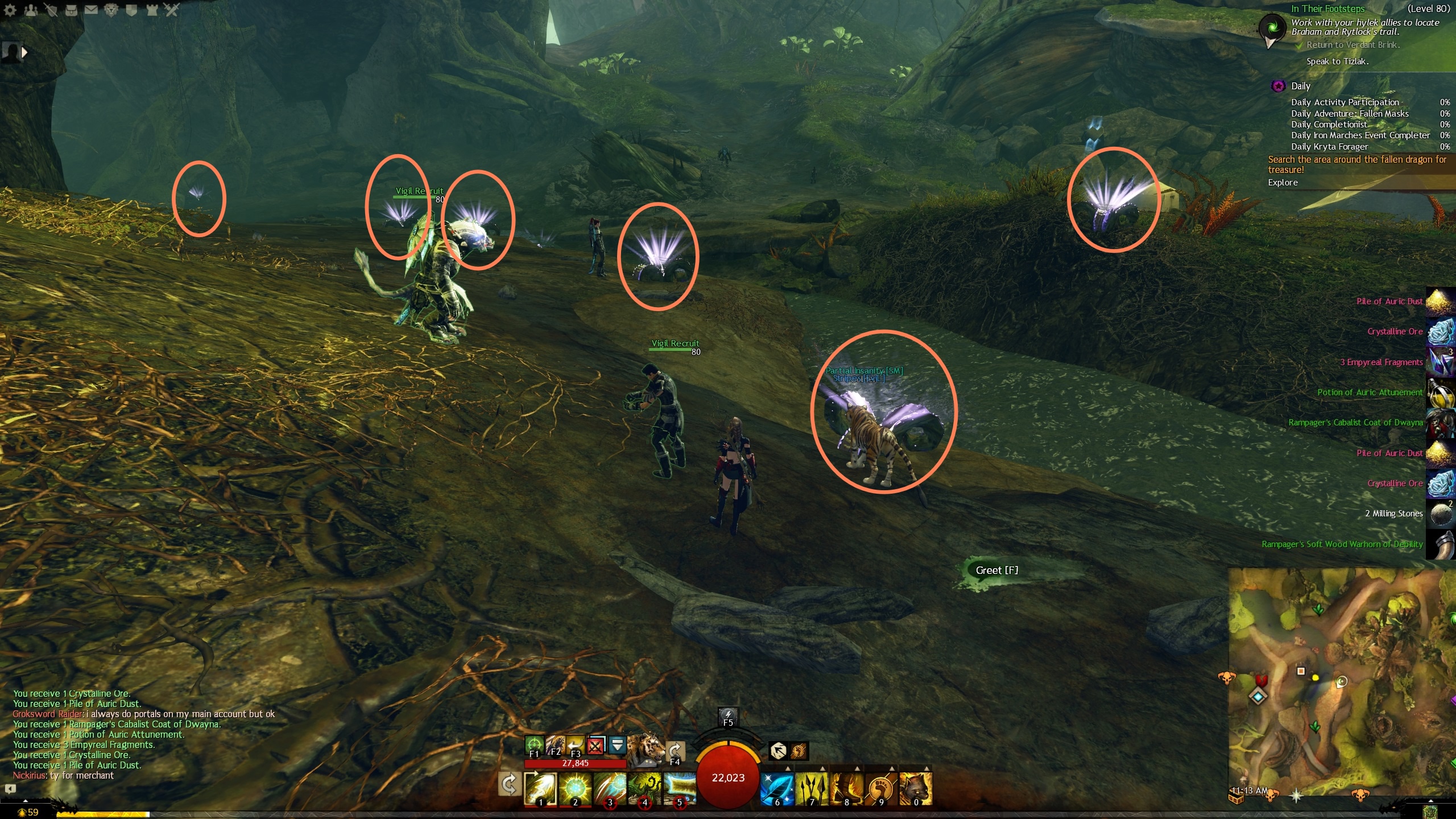Open the inventory bag icon
1456x819 pixels.
pyautogui.click(x=71, y=10)
